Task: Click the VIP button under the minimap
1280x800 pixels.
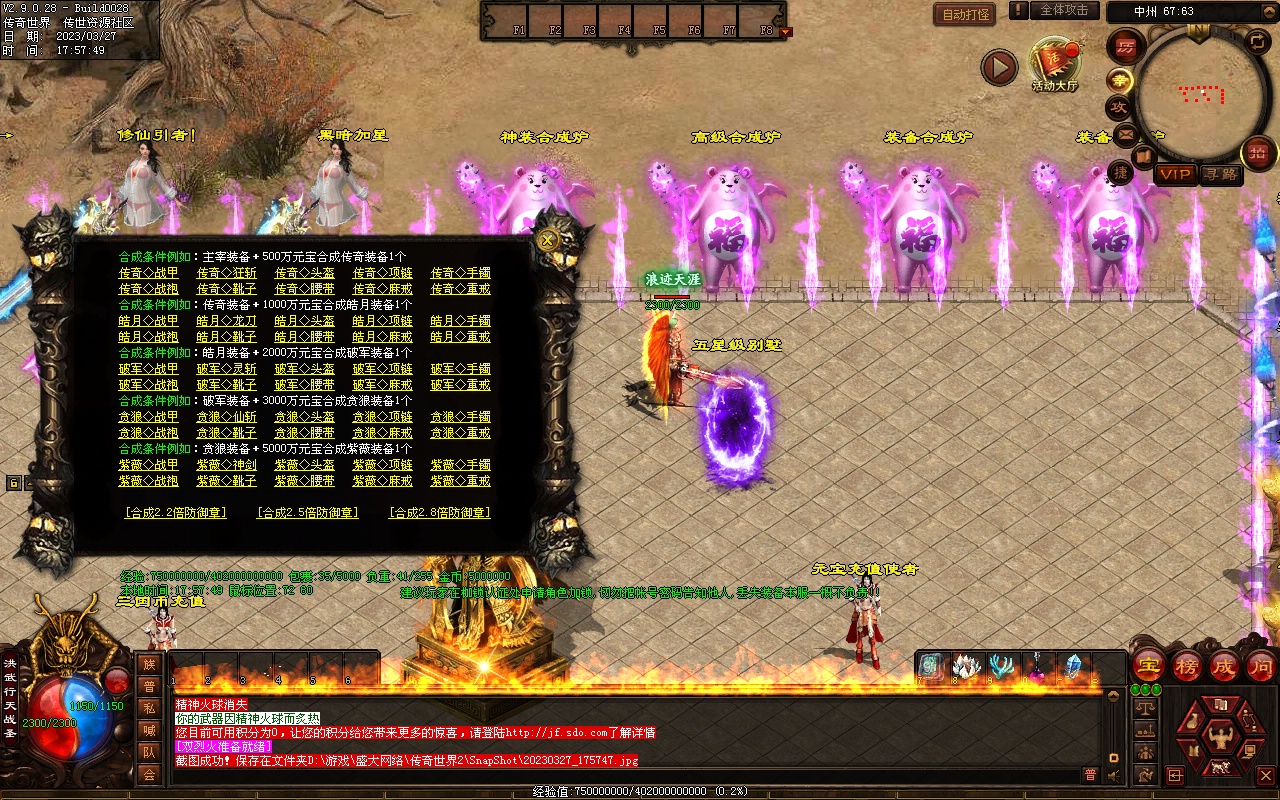Action: (x=1175, y=174)
